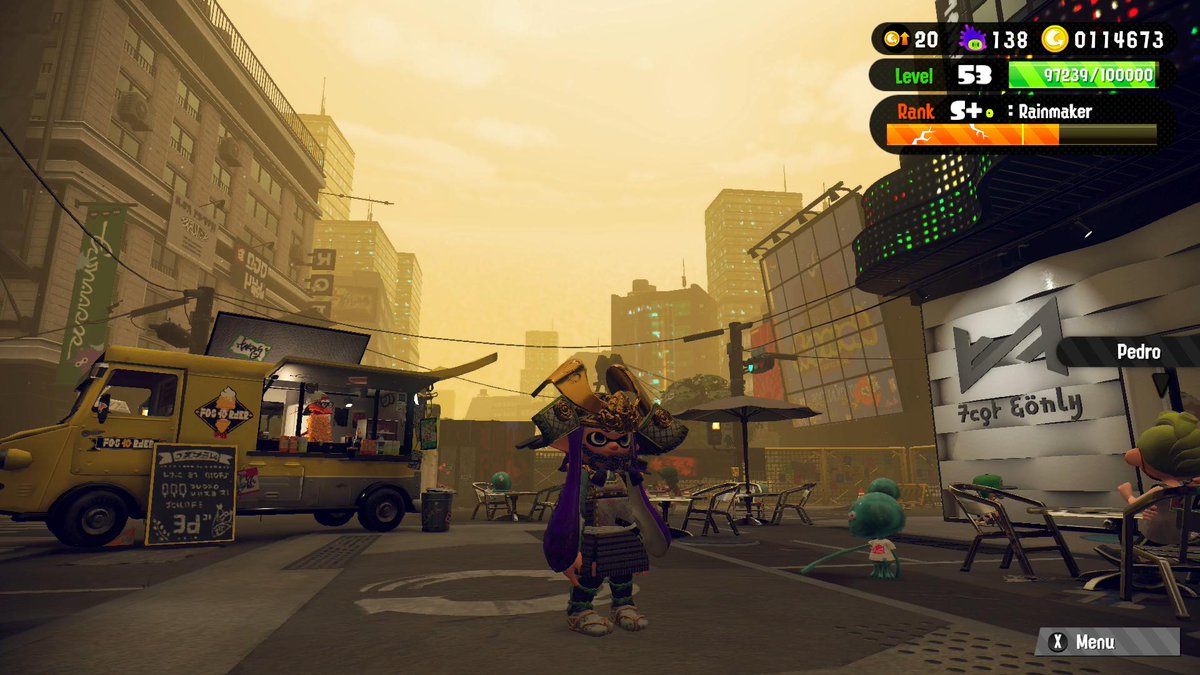
Task: Open the Menu label button
Action: [x=1094, y=642]
